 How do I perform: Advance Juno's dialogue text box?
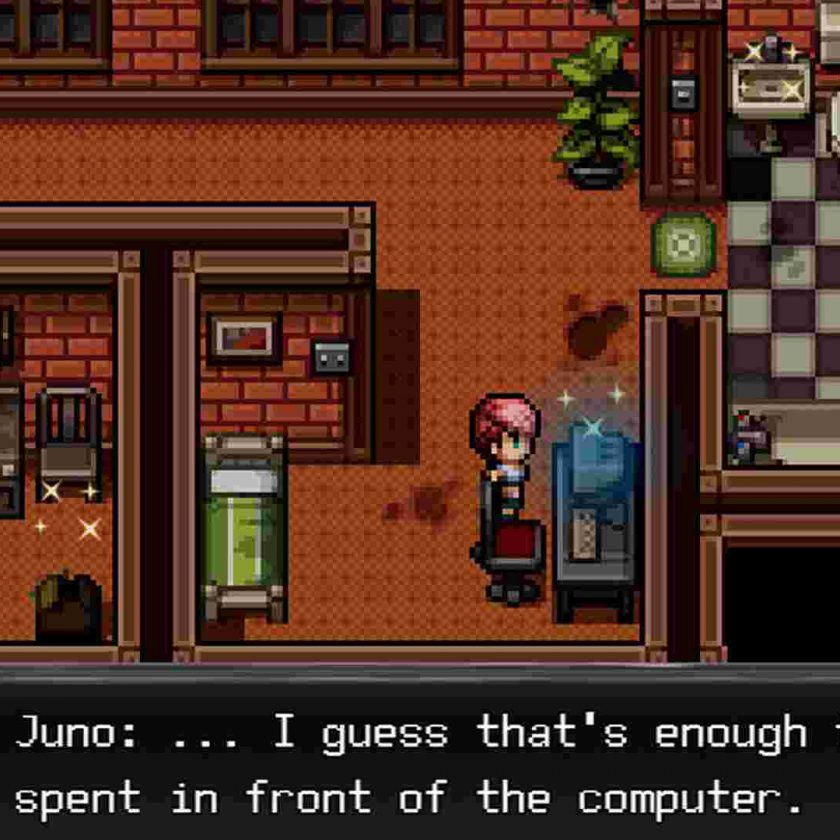click(x=420, y=765)
